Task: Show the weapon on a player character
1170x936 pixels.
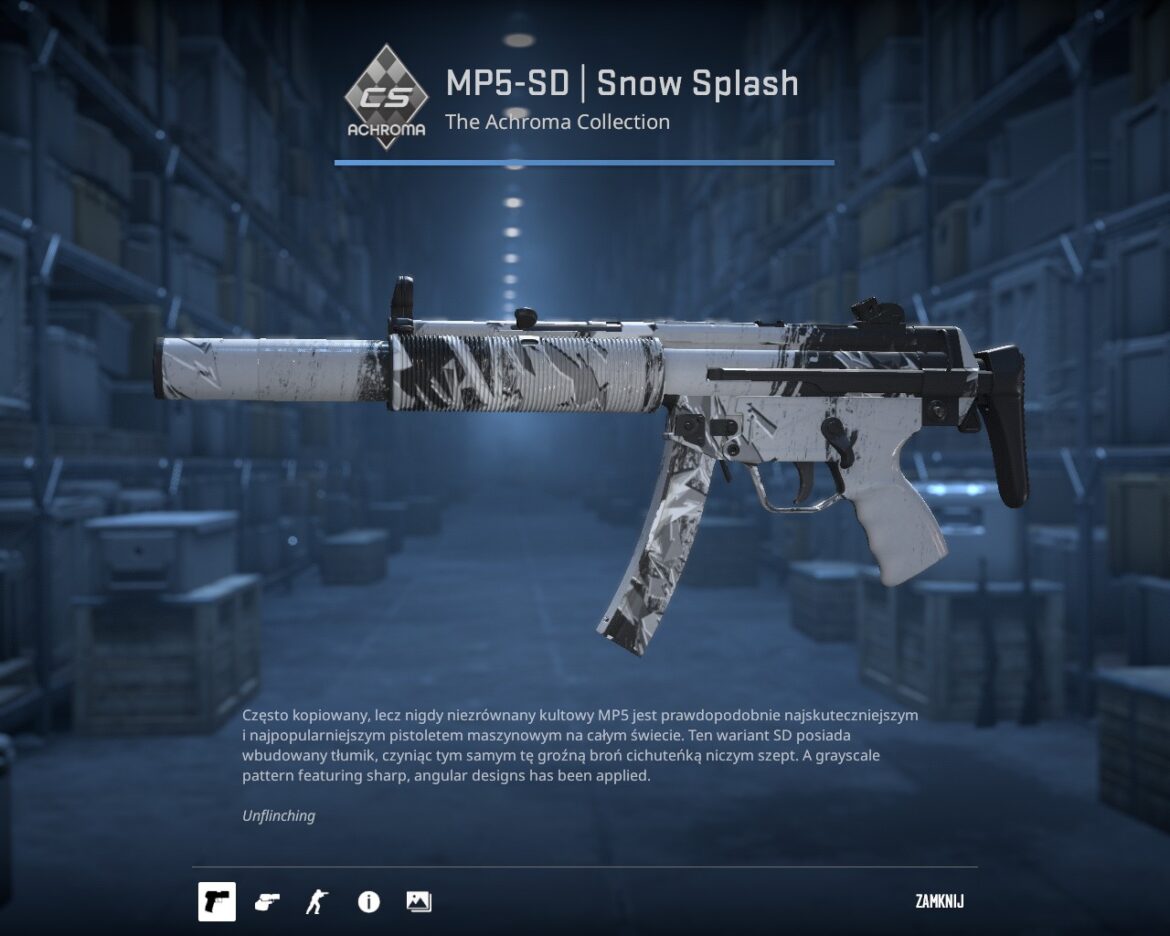Action: click(317, 902)
